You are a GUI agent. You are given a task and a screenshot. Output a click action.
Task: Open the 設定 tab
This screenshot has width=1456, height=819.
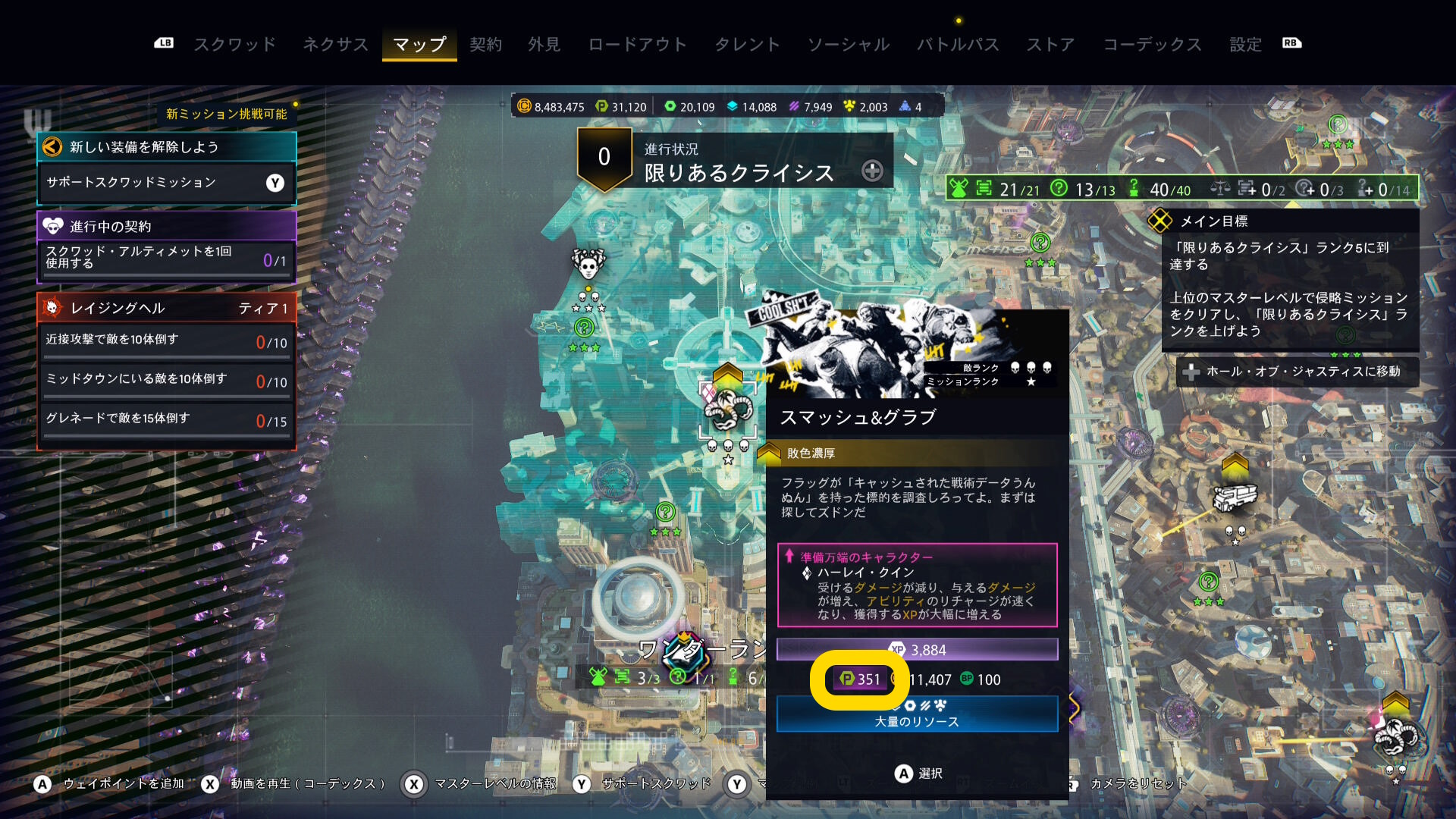pos(1245,45)
